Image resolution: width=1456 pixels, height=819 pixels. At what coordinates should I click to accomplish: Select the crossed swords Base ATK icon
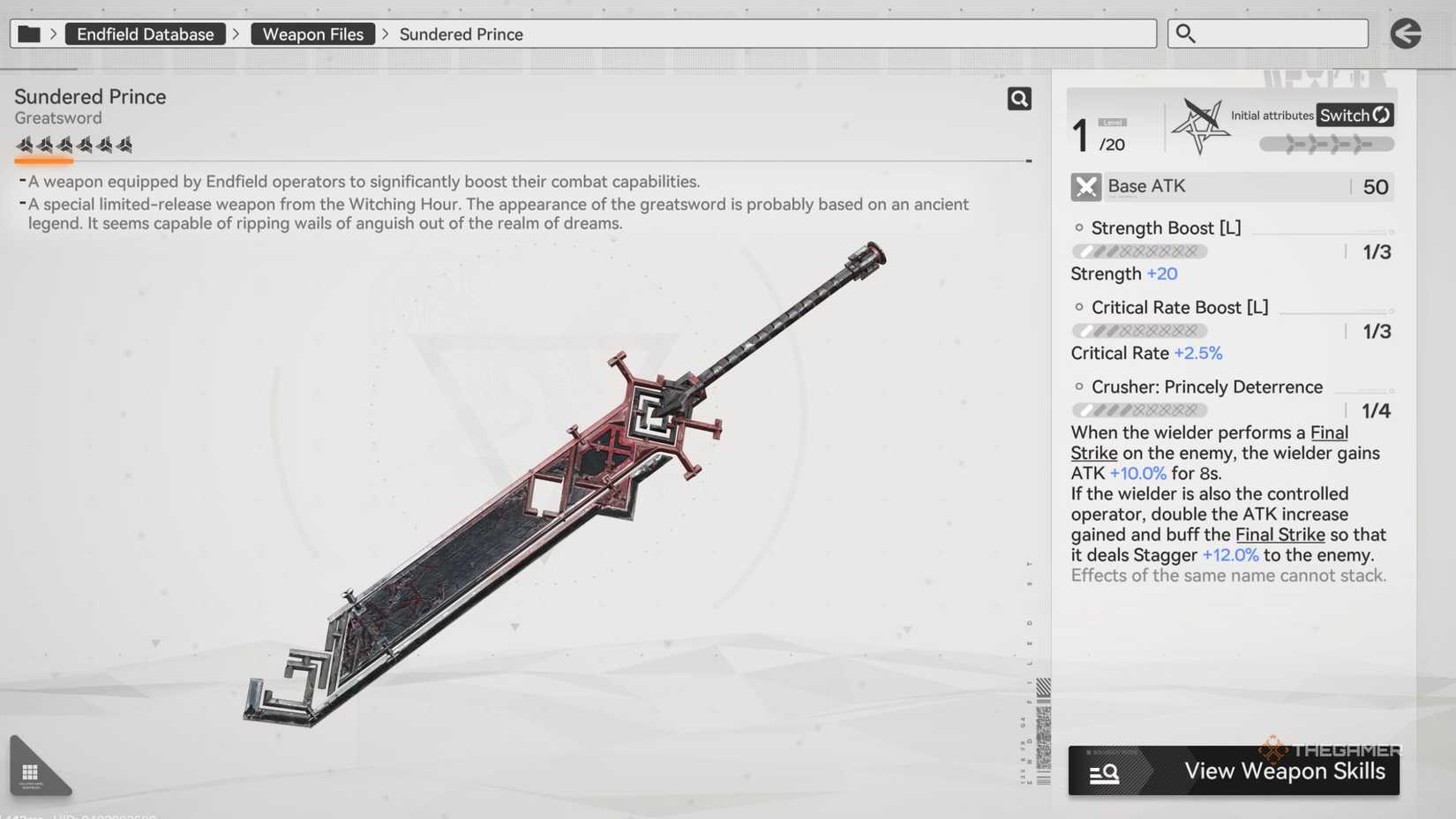click(x=1085, y=186)
